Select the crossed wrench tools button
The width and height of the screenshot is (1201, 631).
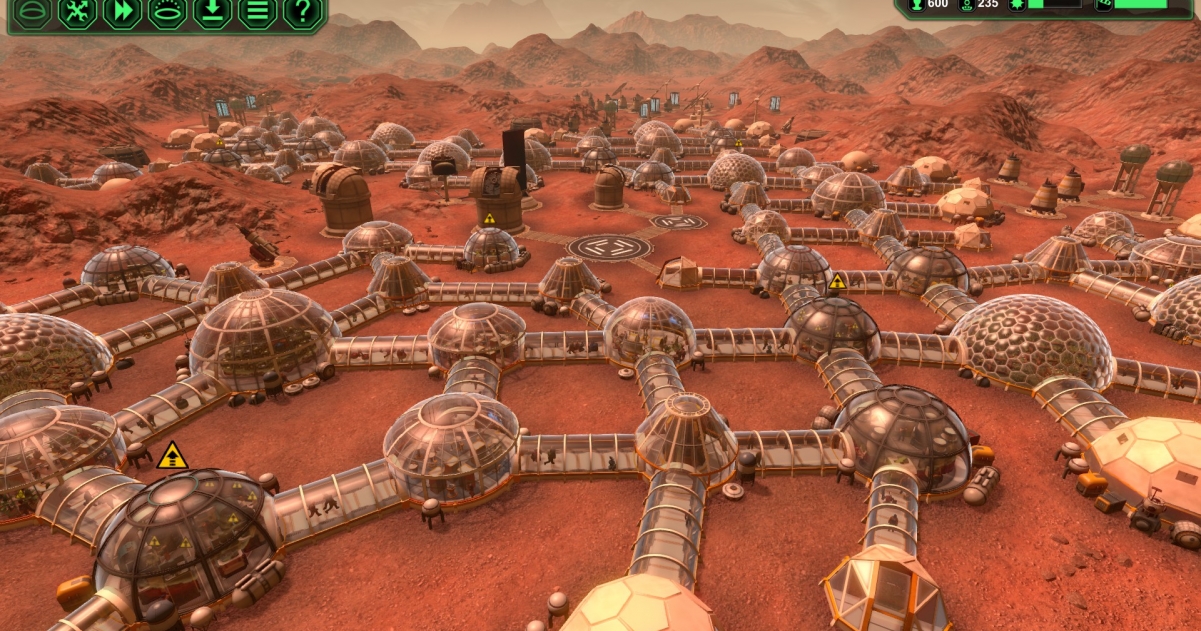77,13
